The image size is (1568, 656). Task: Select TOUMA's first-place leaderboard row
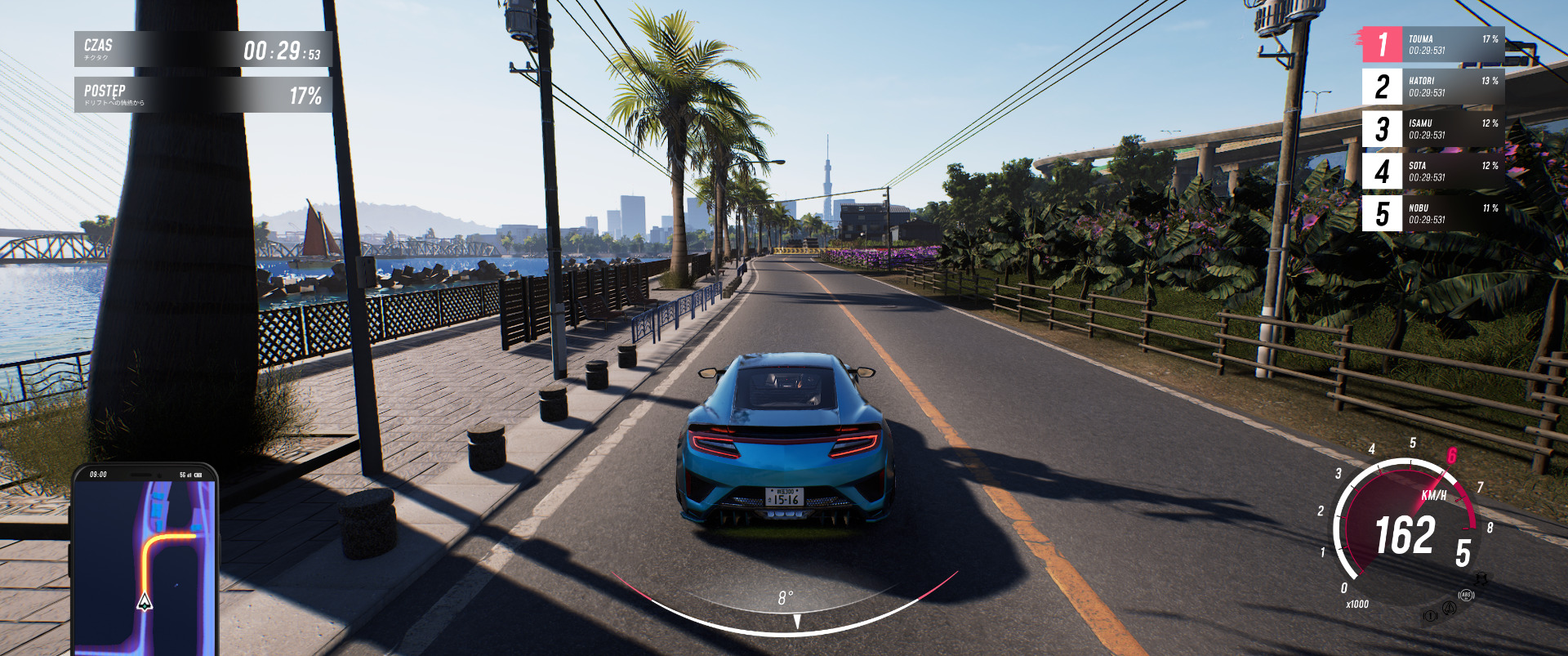1434,45
